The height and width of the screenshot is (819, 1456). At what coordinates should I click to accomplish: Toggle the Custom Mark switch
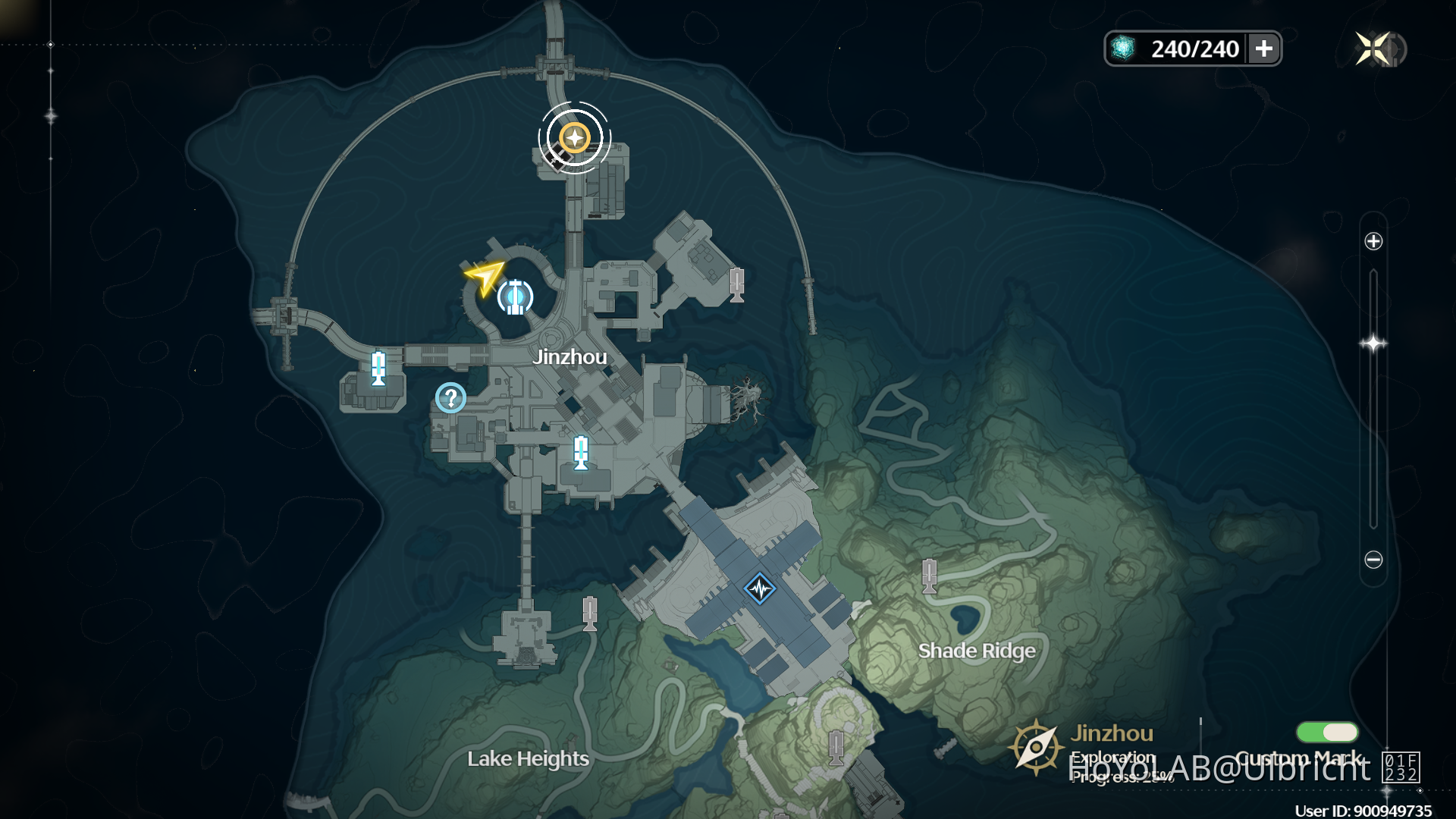pyautogui.click(x=1327, y=732)
